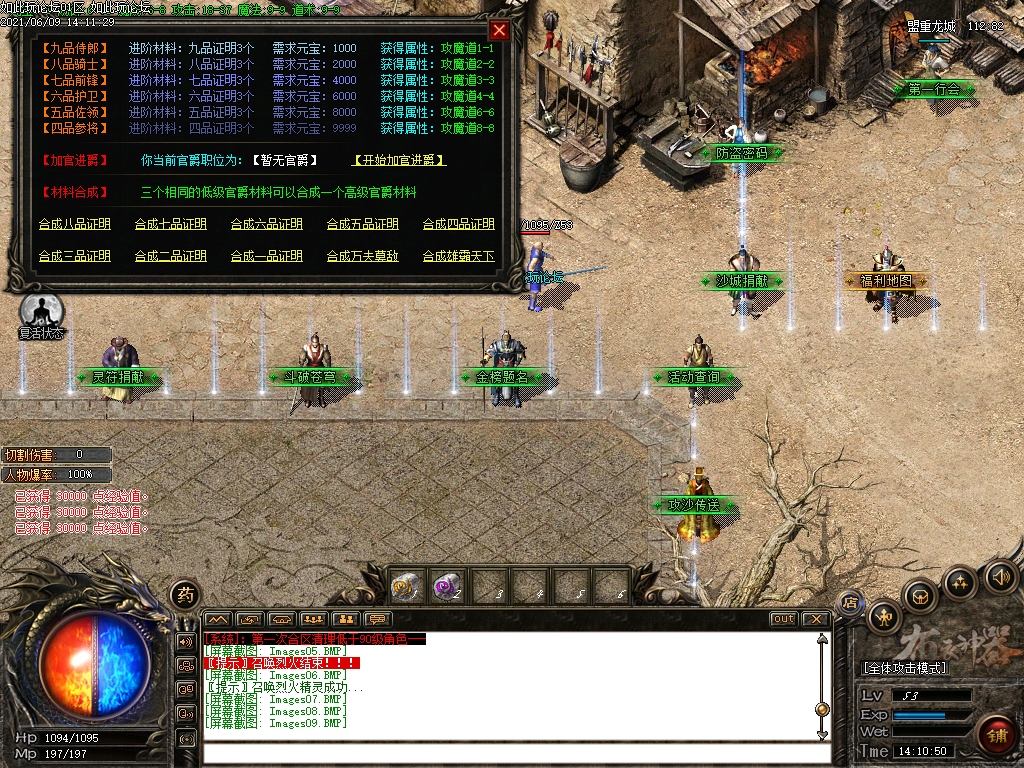This screenshot has height=768, width=1024.
Task: Click the chat panel 'out' button
Action: (x=784, y=619)
